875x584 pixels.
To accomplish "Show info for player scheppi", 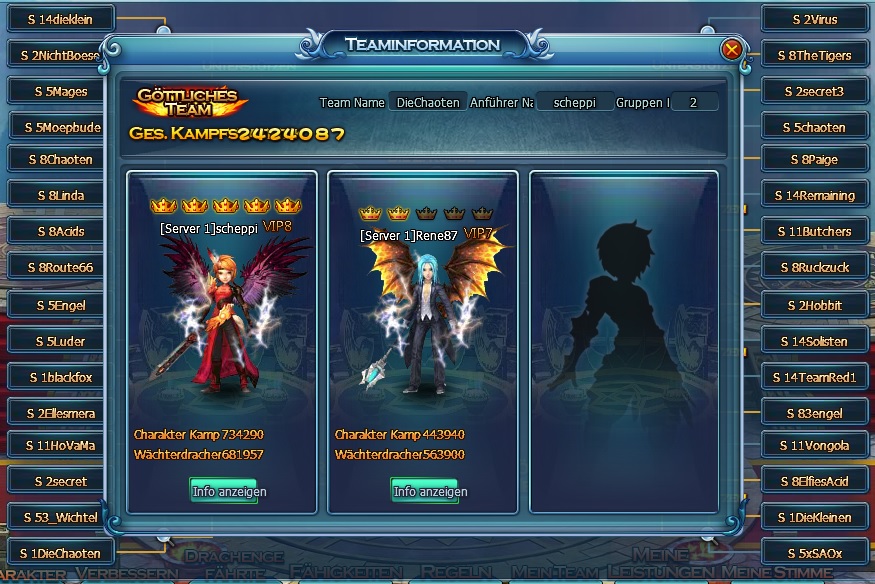I will tap(223, 491).
